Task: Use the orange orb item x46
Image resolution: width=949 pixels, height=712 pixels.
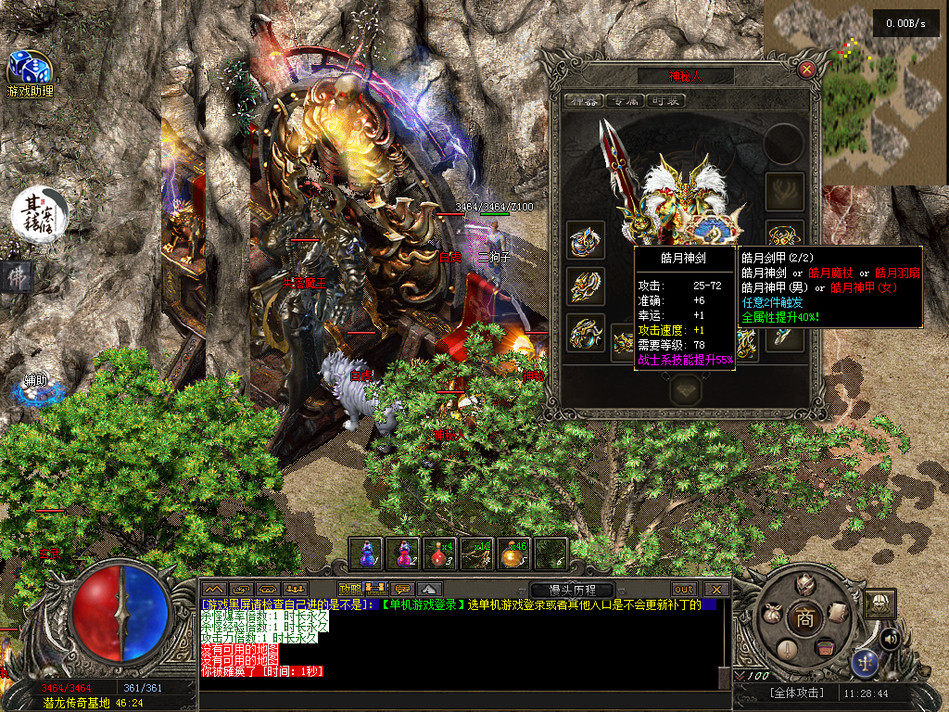Action: 514,553
